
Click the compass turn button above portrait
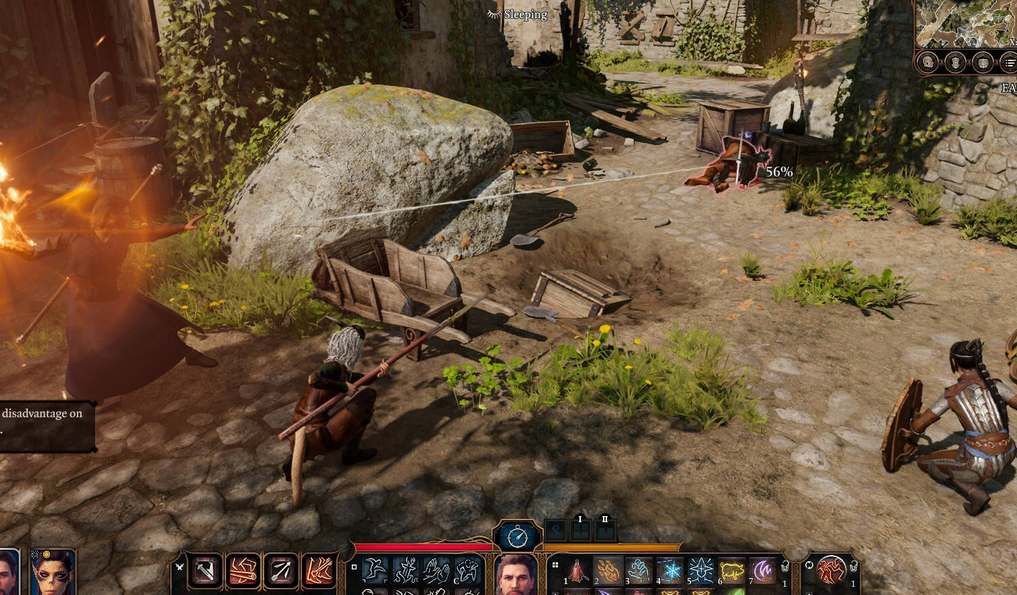point(517,535)
